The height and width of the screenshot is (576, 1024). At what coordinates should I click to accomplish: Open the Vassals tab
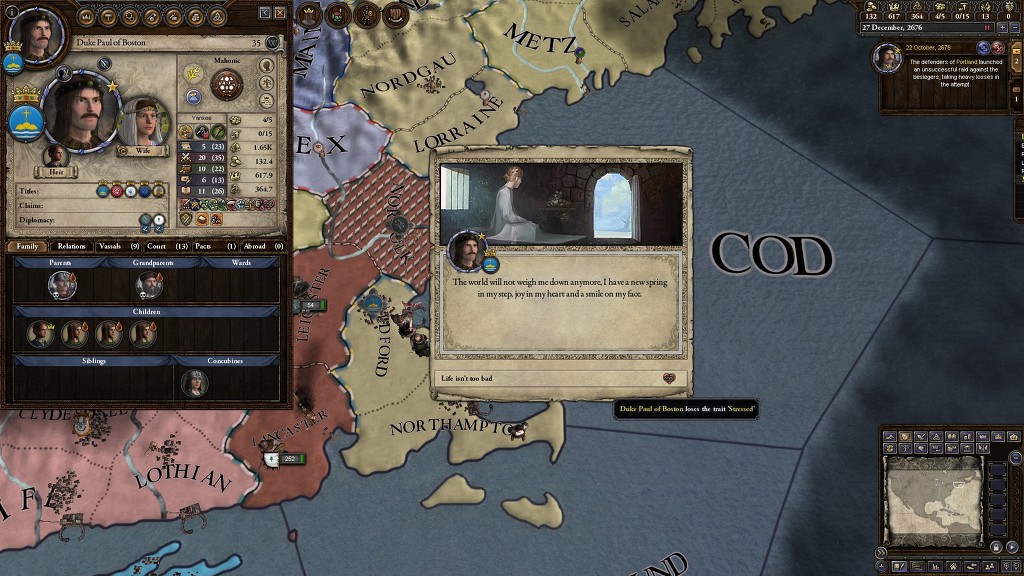coord(115,246)
